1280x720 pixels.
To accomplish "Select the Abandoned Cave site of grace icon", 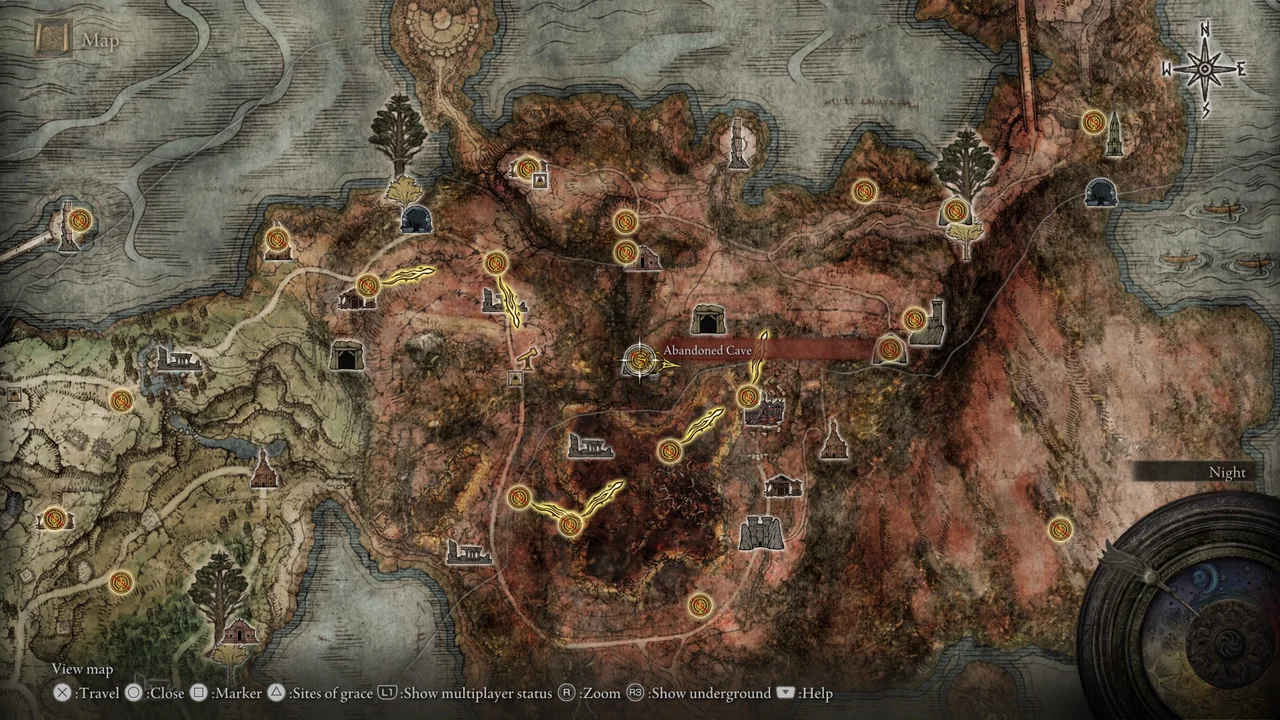I will [x=640, y=362].
